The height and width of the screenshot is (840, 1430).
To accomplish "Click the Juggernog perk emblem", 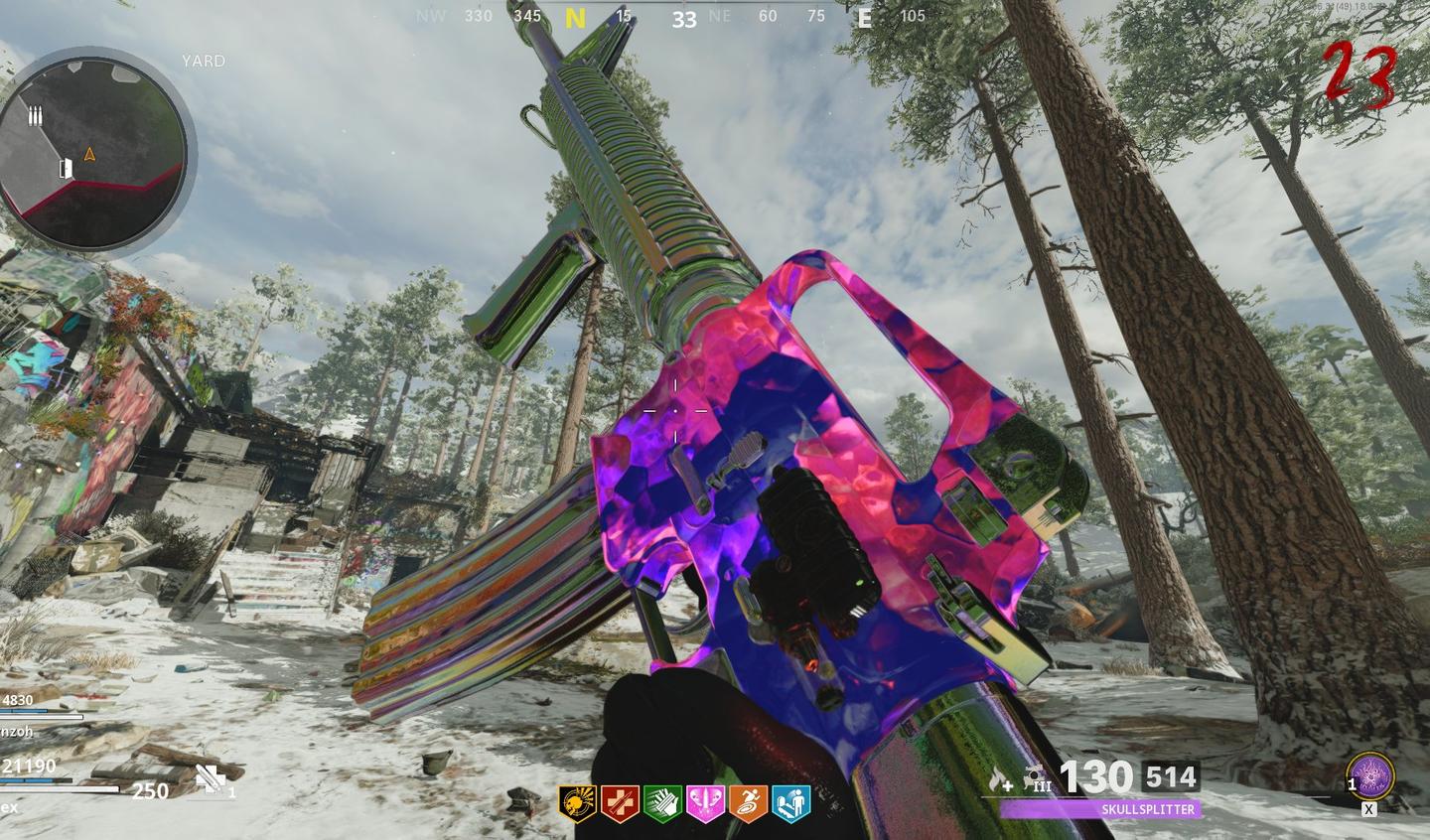I will [620, 800].
